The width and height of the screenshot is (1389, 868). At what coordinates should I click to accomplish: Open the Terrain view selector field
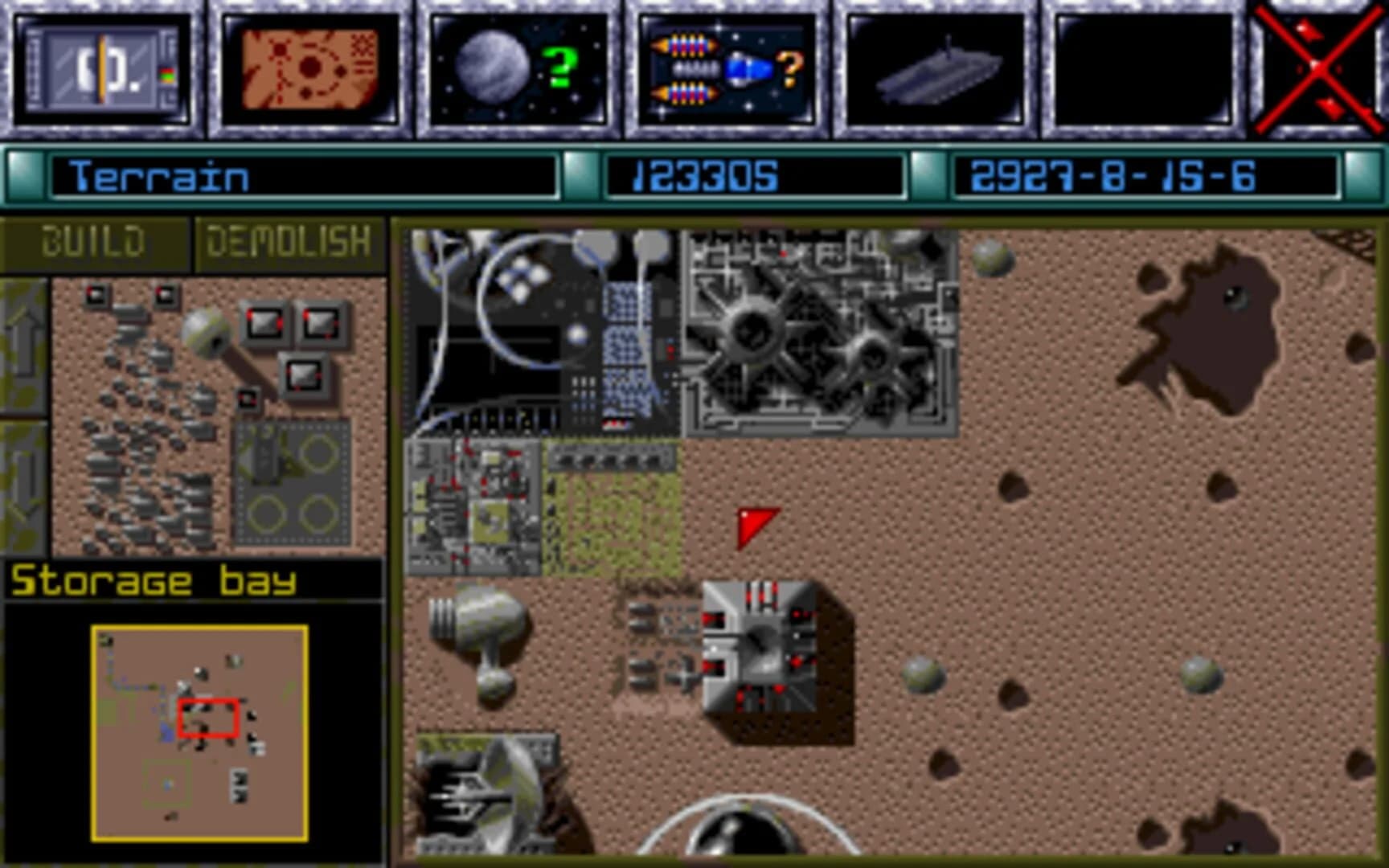(305, 178)
